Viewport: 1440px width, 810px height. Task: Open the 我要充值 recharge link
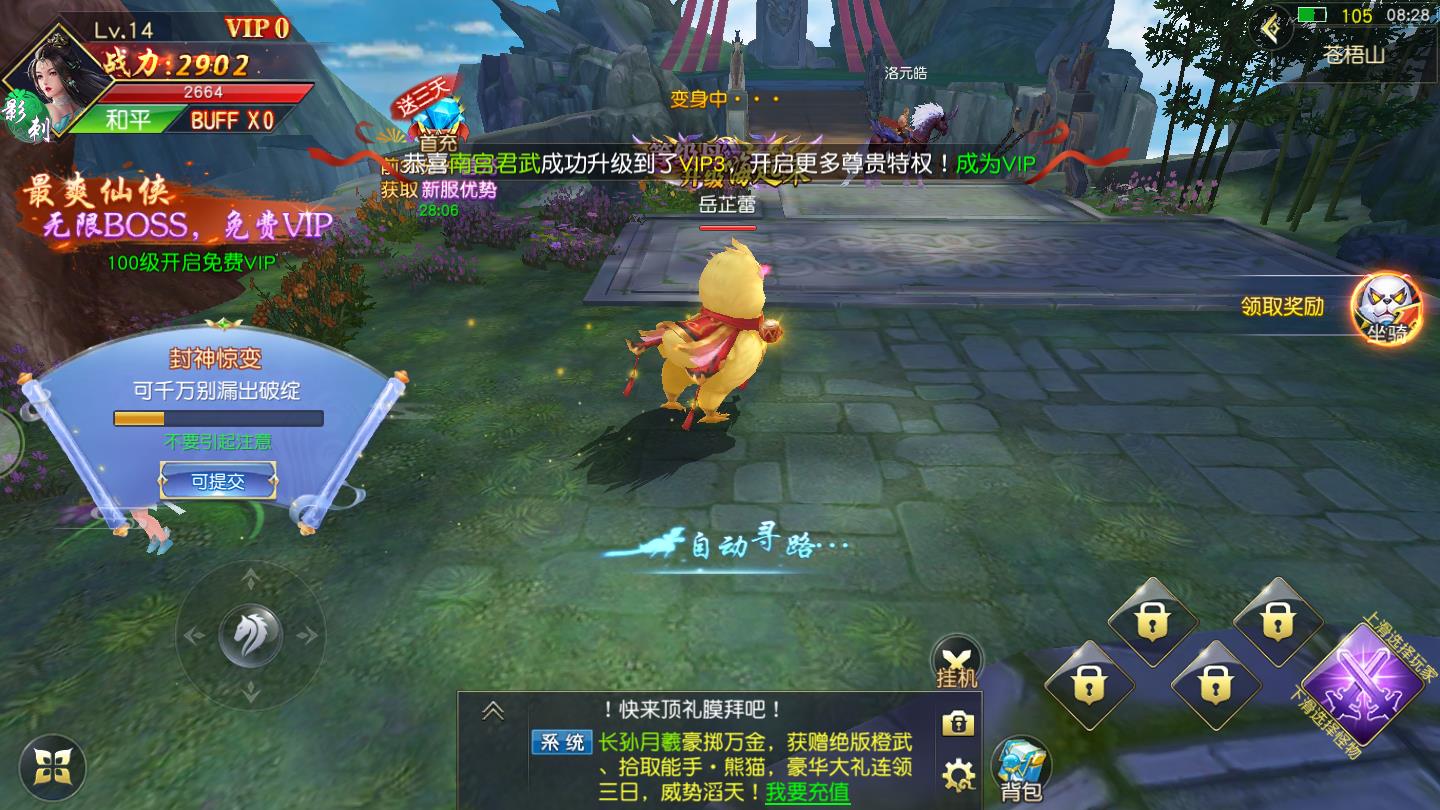807,793
